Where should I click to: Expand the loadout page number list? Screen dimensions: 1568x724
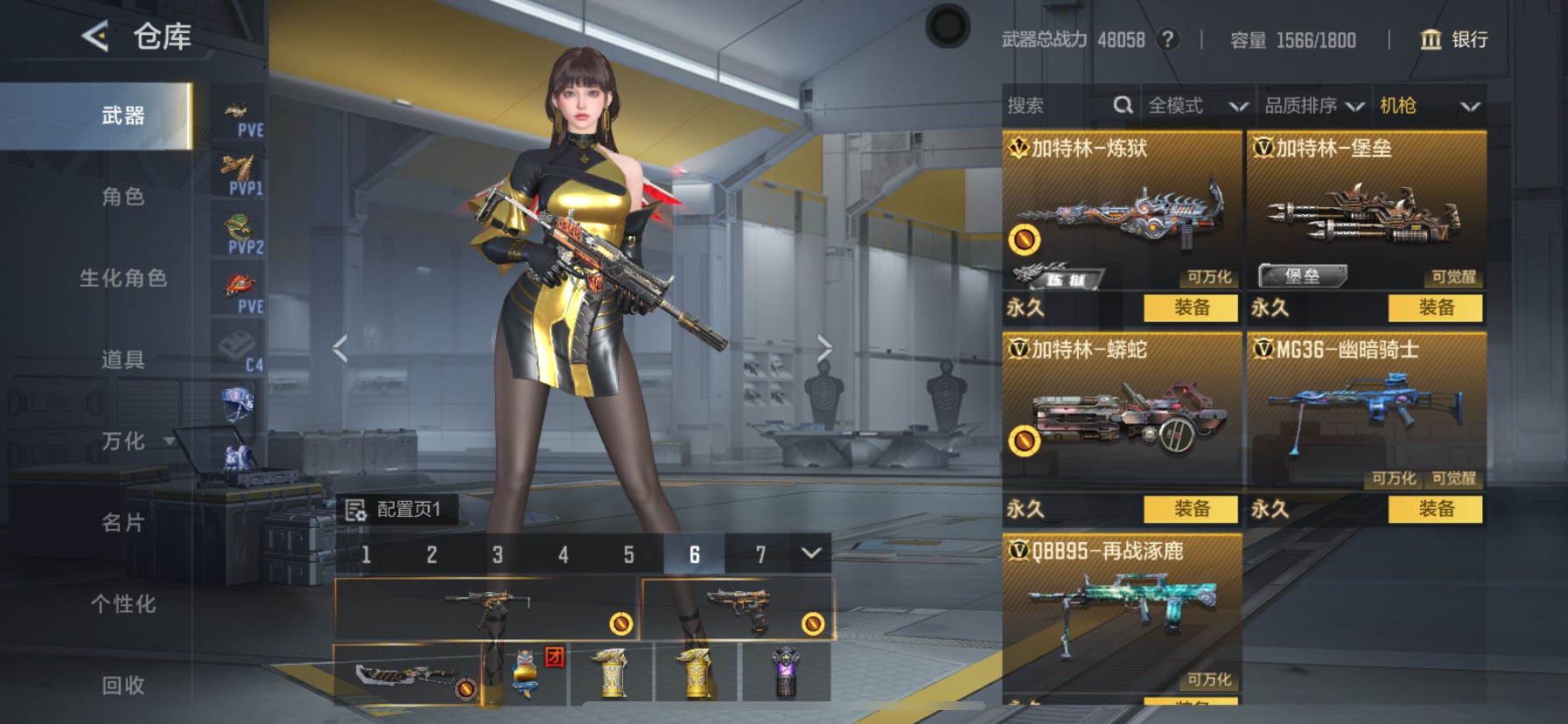point(811,553)
